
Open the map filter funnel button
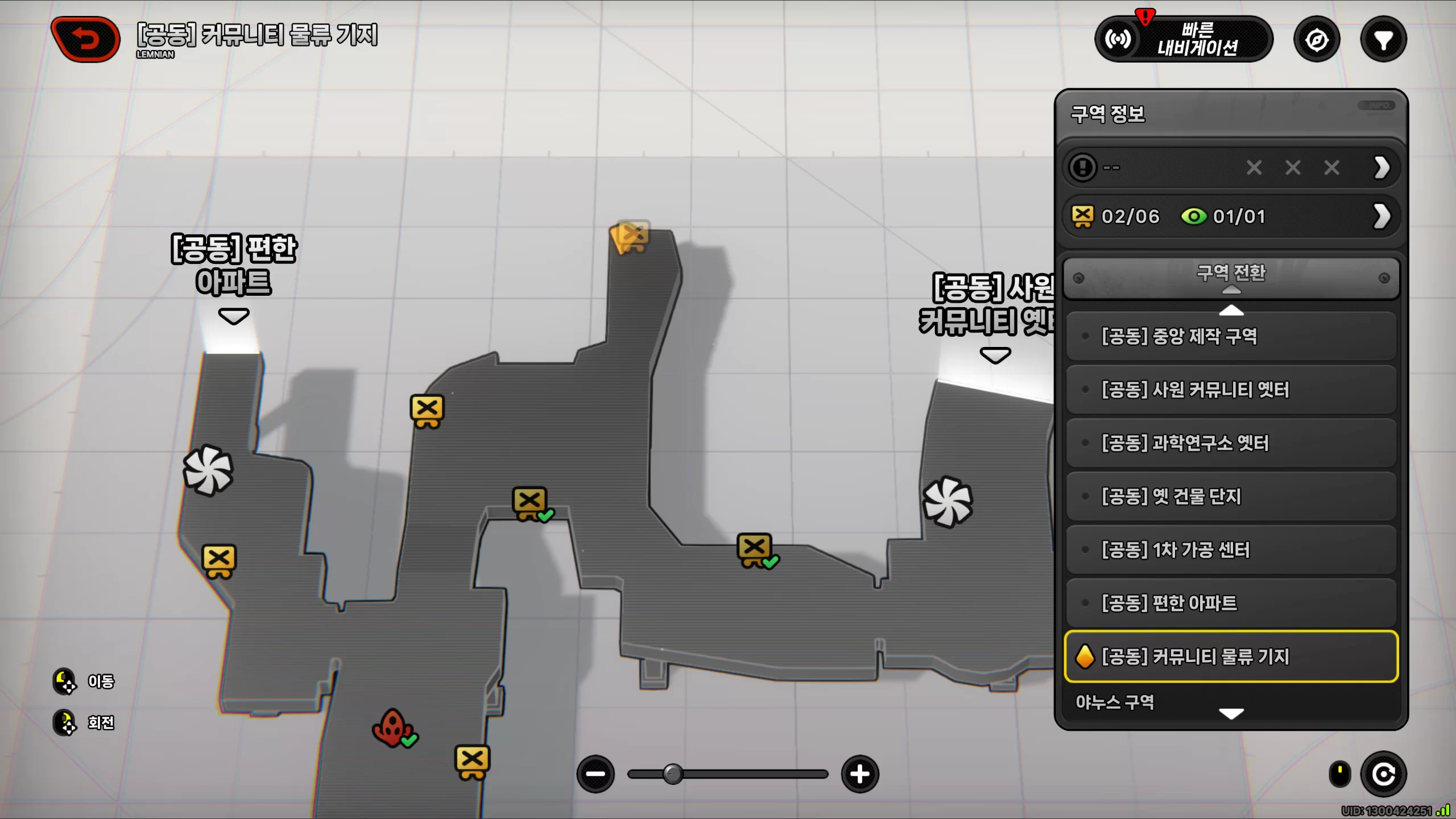click(1383, 40)
